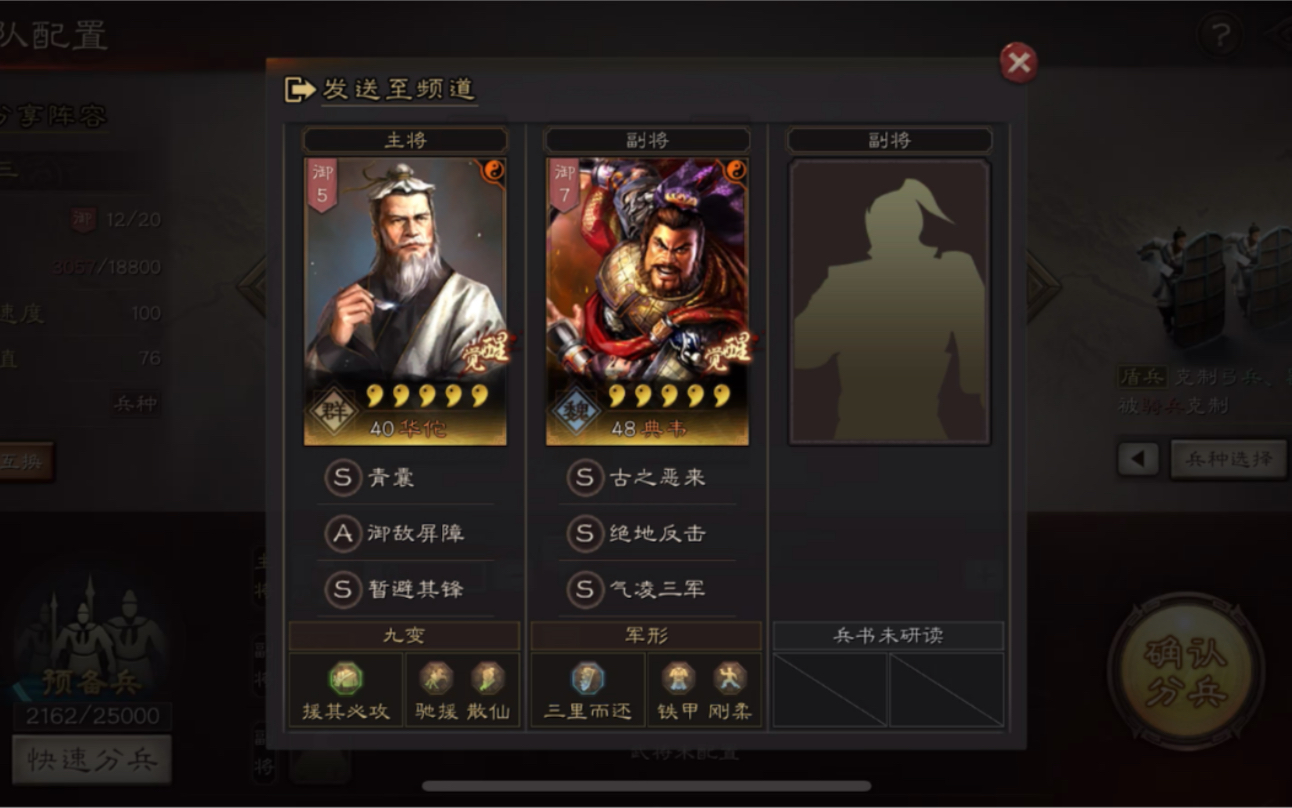Select the 铁甲 armor formation icon
The height and width of the screenshot is (808, 1292).
(x=680, y=677)
